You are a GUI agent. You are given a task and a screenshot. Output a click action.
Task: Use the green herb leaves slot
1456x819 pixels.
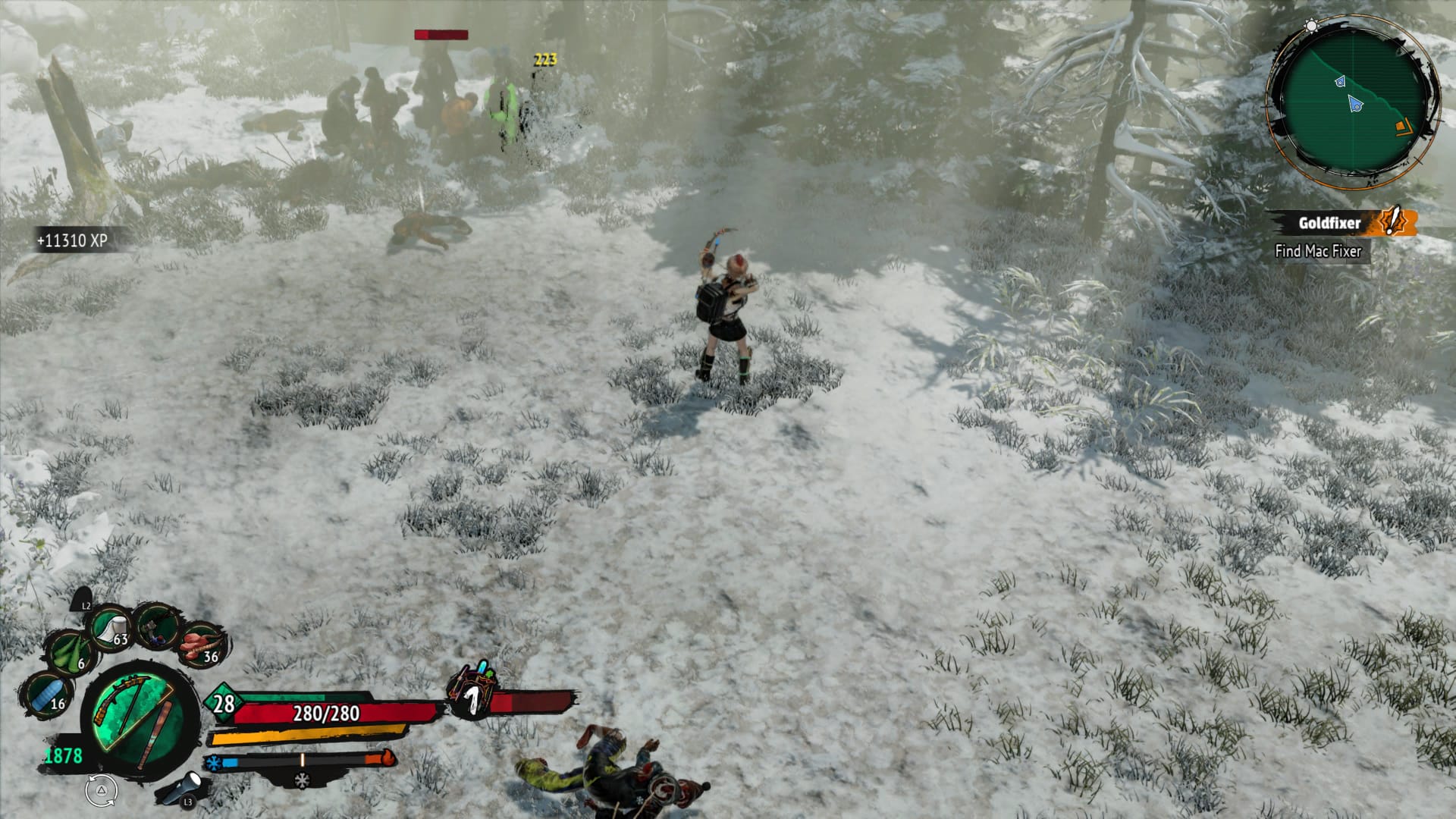[x=71, y=652]
